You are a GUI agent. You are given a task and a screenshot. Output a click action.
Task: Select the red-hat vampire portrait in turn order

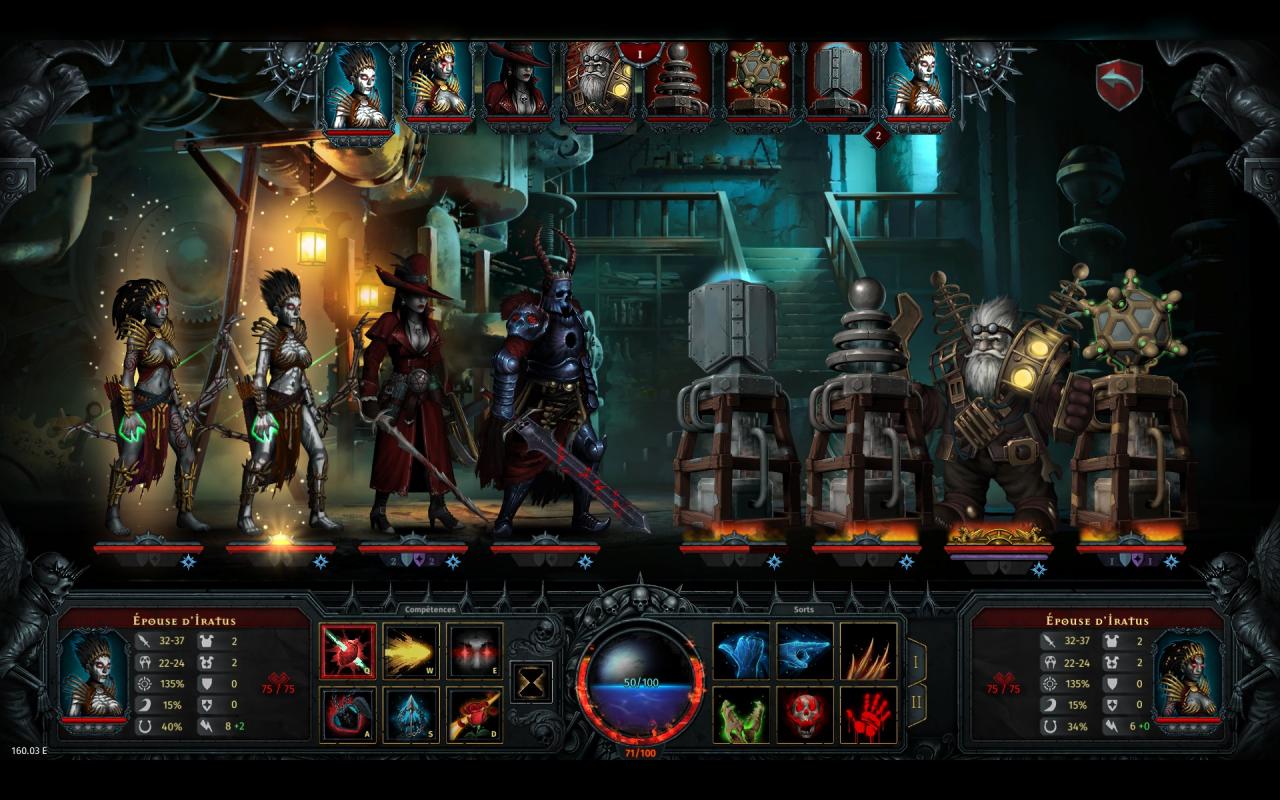518,82
